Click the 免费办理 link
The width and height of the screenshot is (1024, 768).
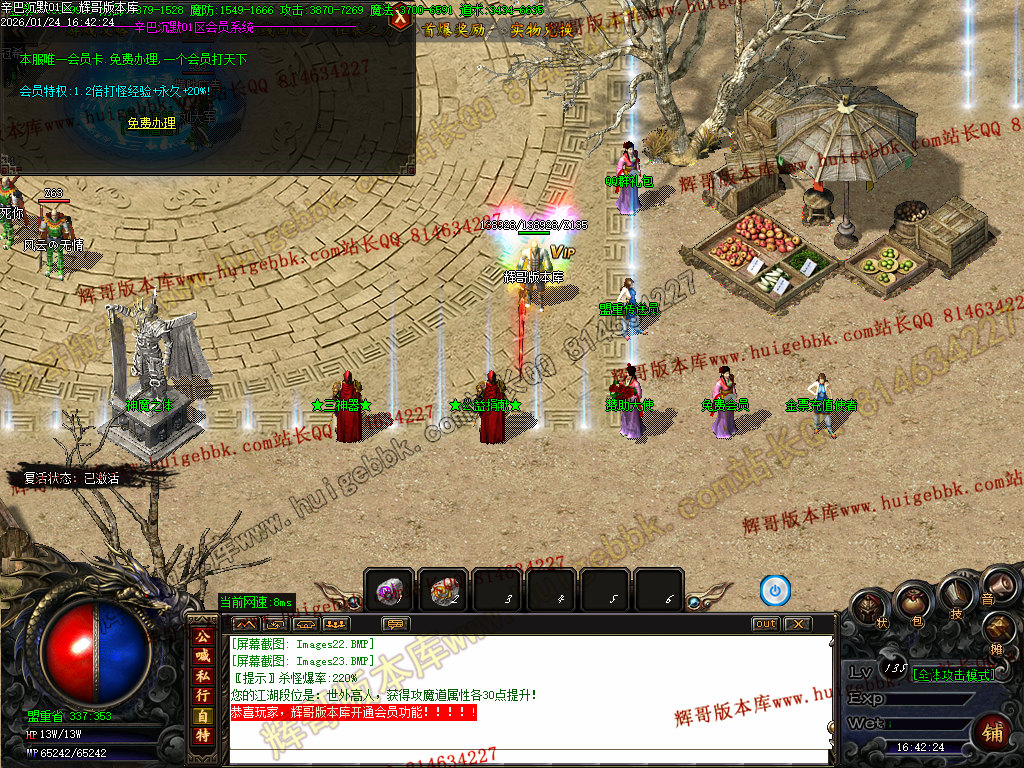point(151,124)
